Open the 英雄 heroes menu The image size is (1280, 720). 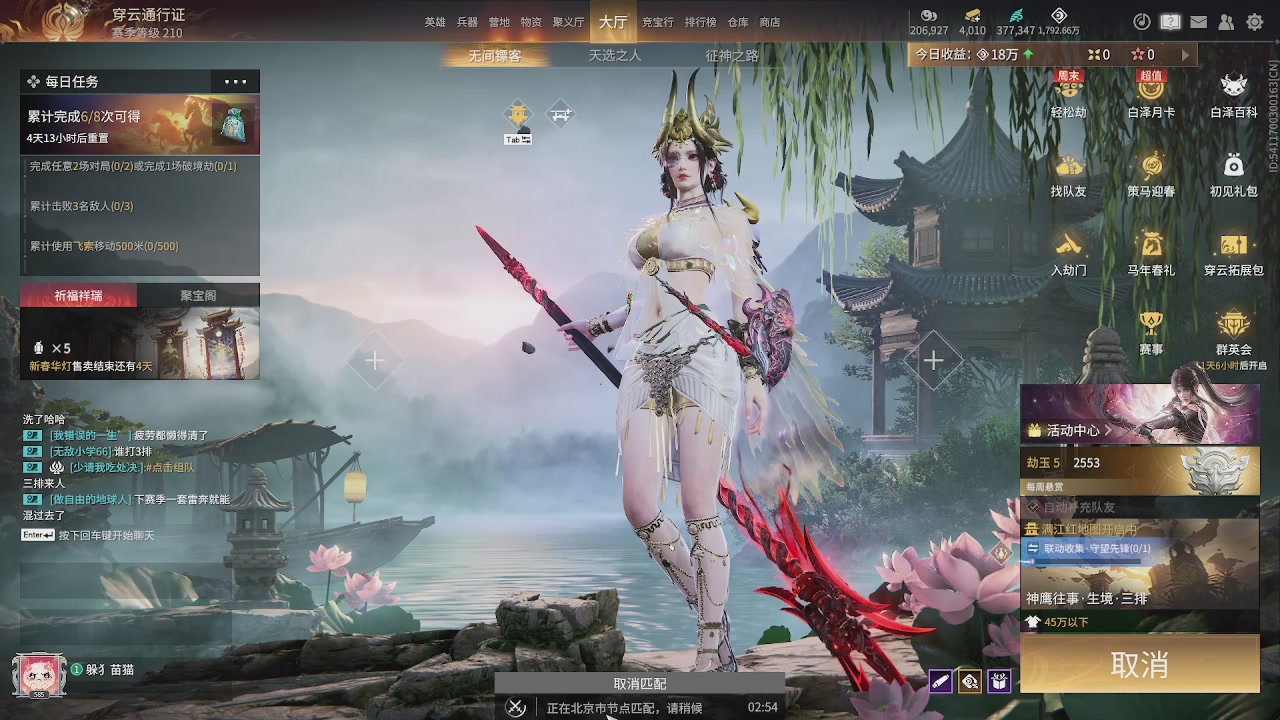pyautogui.click(x=435, y=22)
